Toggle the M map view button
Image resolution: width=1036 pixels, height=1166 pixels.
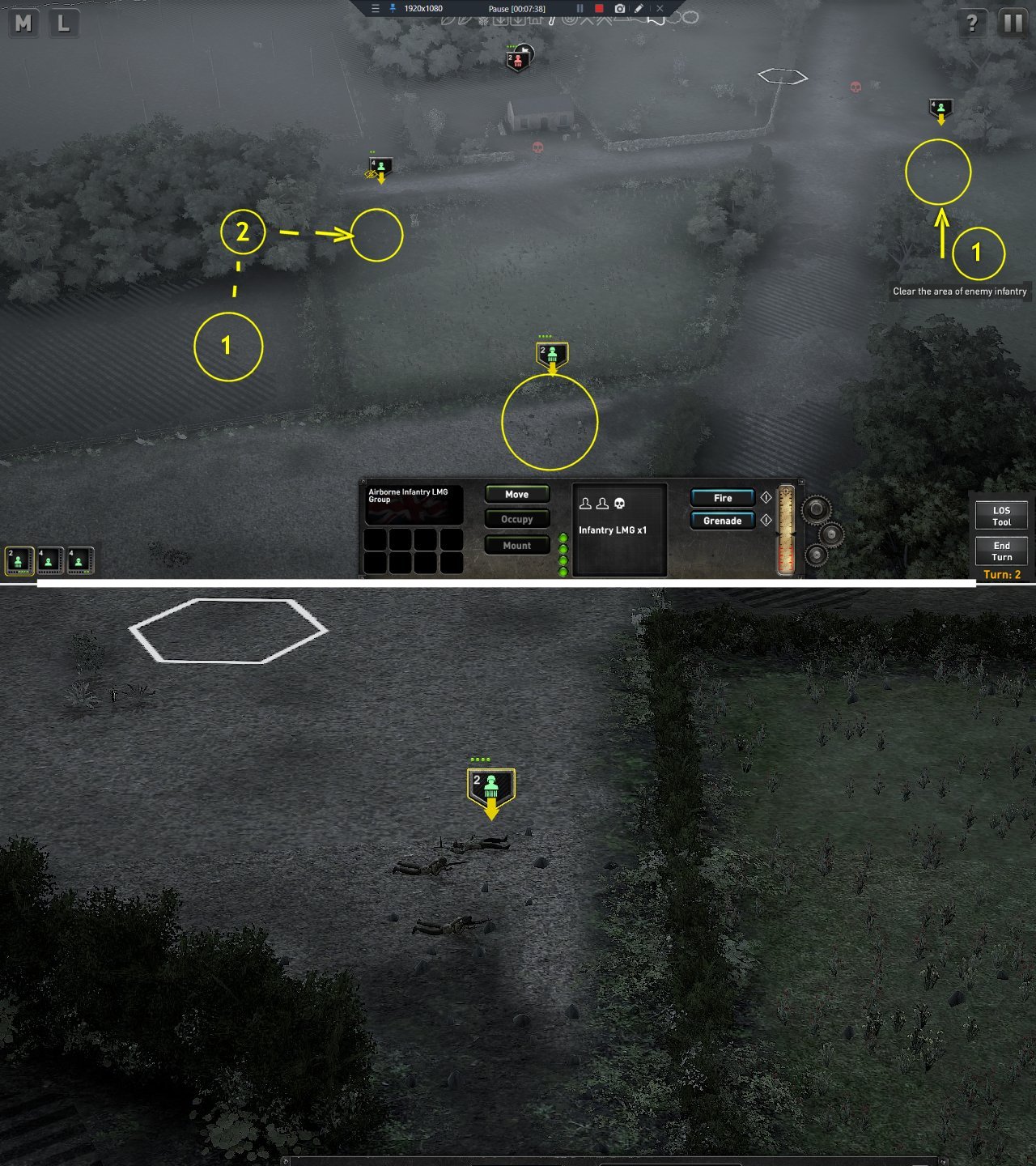click(23, 24)
